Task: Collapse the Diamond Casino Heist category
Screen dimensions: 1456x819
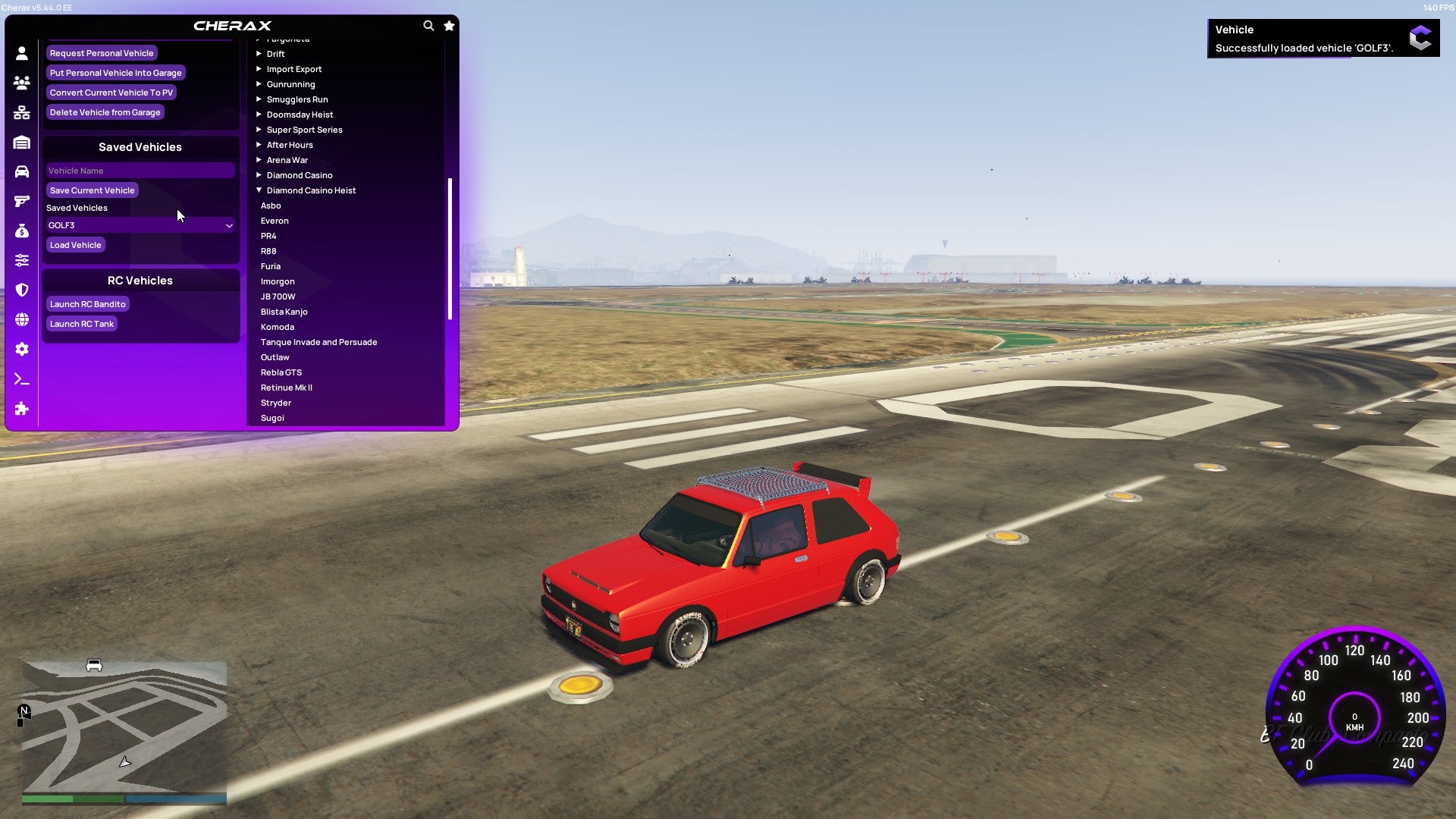Action: [310, 190]
